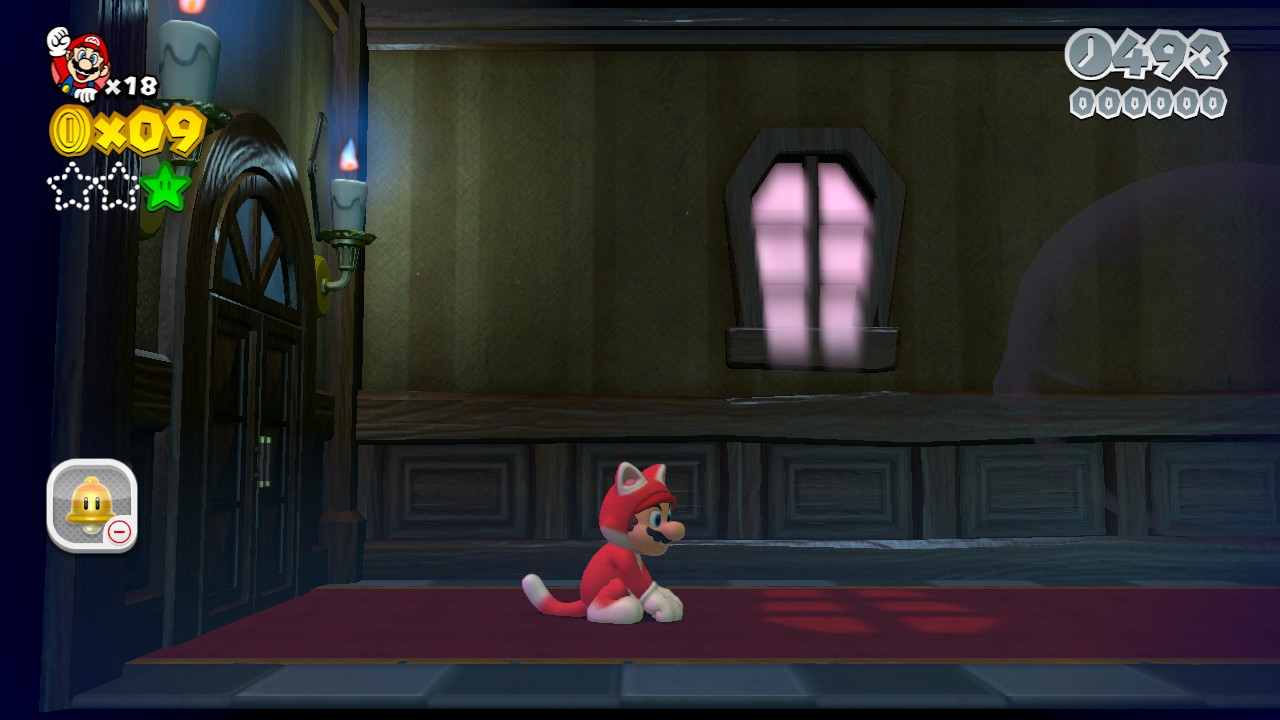Click the glowing pink window

tap(810, 245)
